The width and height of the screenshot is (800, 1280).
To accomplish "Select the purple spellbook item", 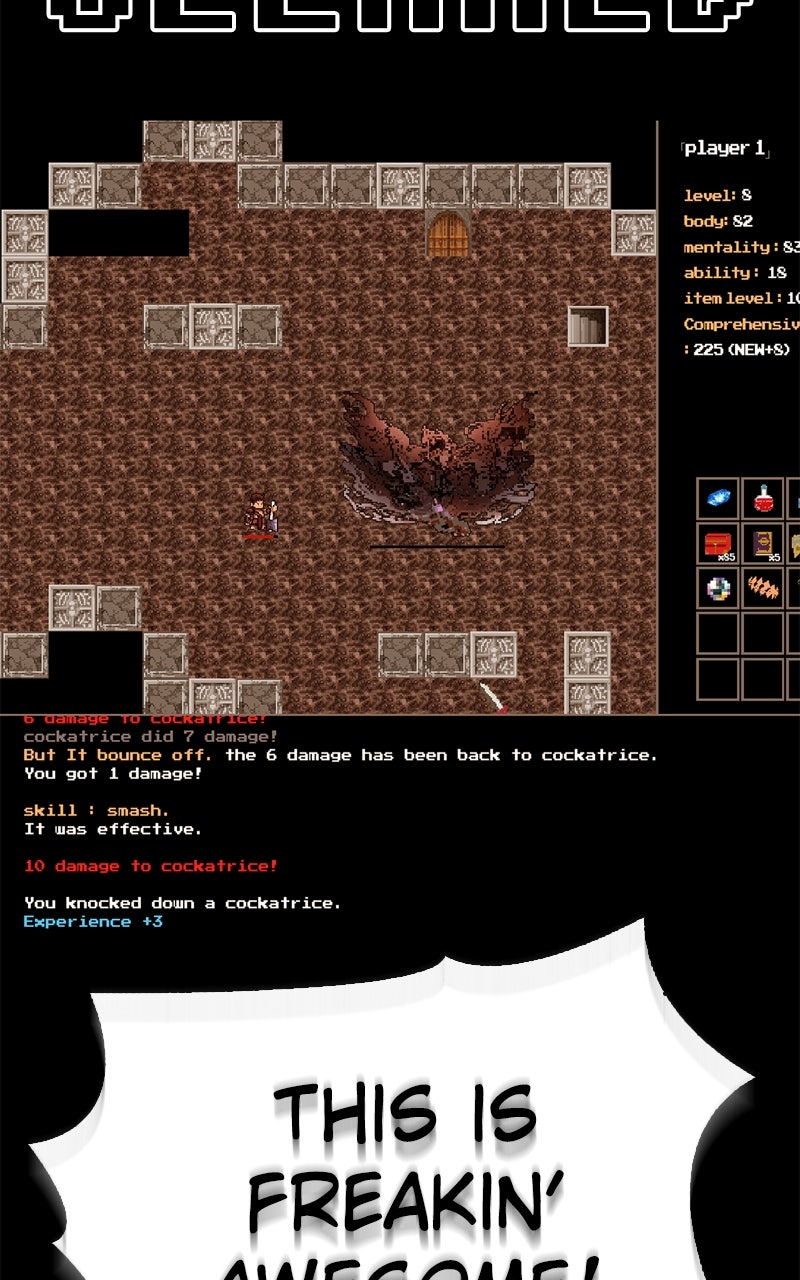I will [763, 544].
